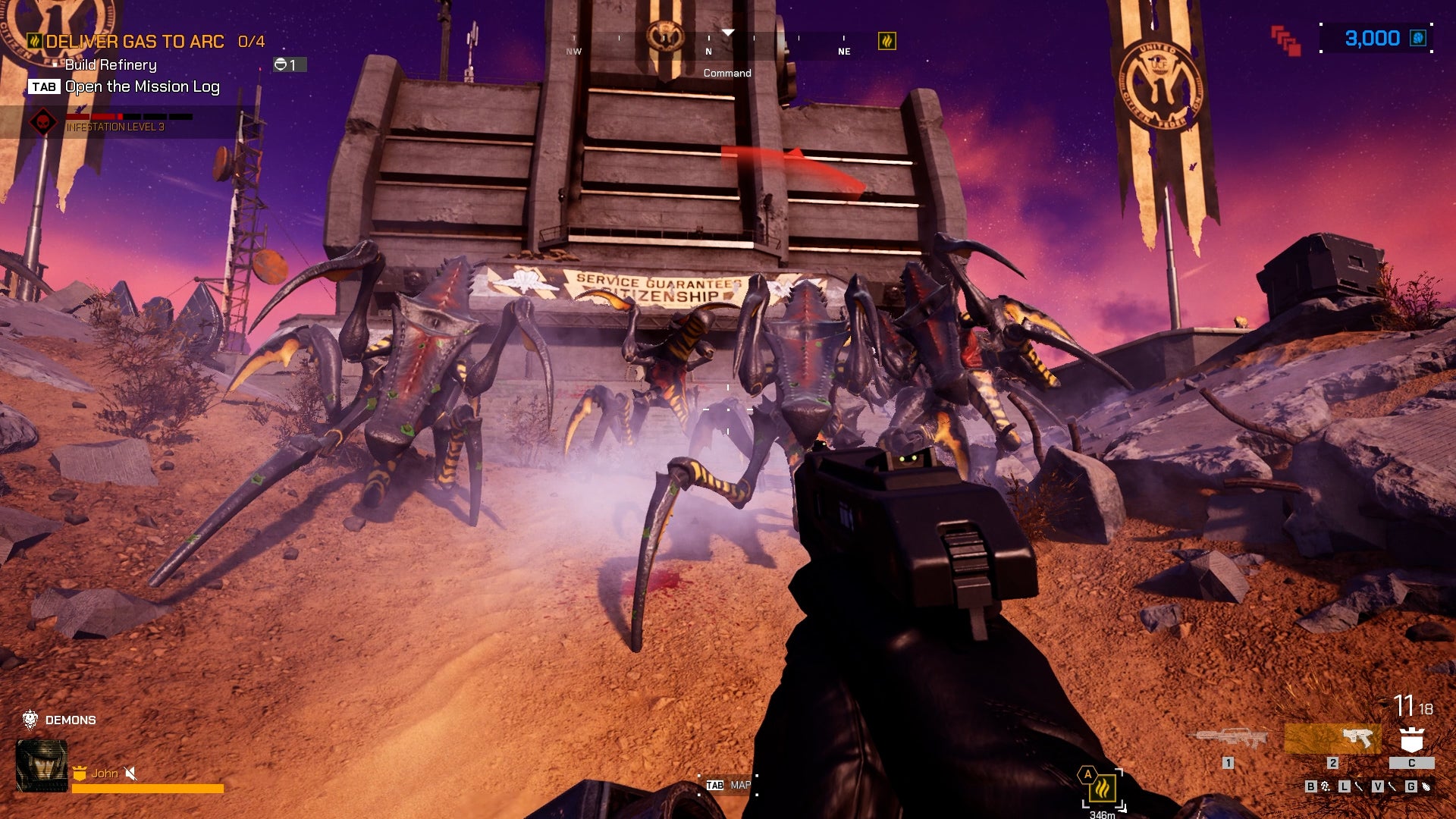Select the rifle in weapon slot 1

1228,737
